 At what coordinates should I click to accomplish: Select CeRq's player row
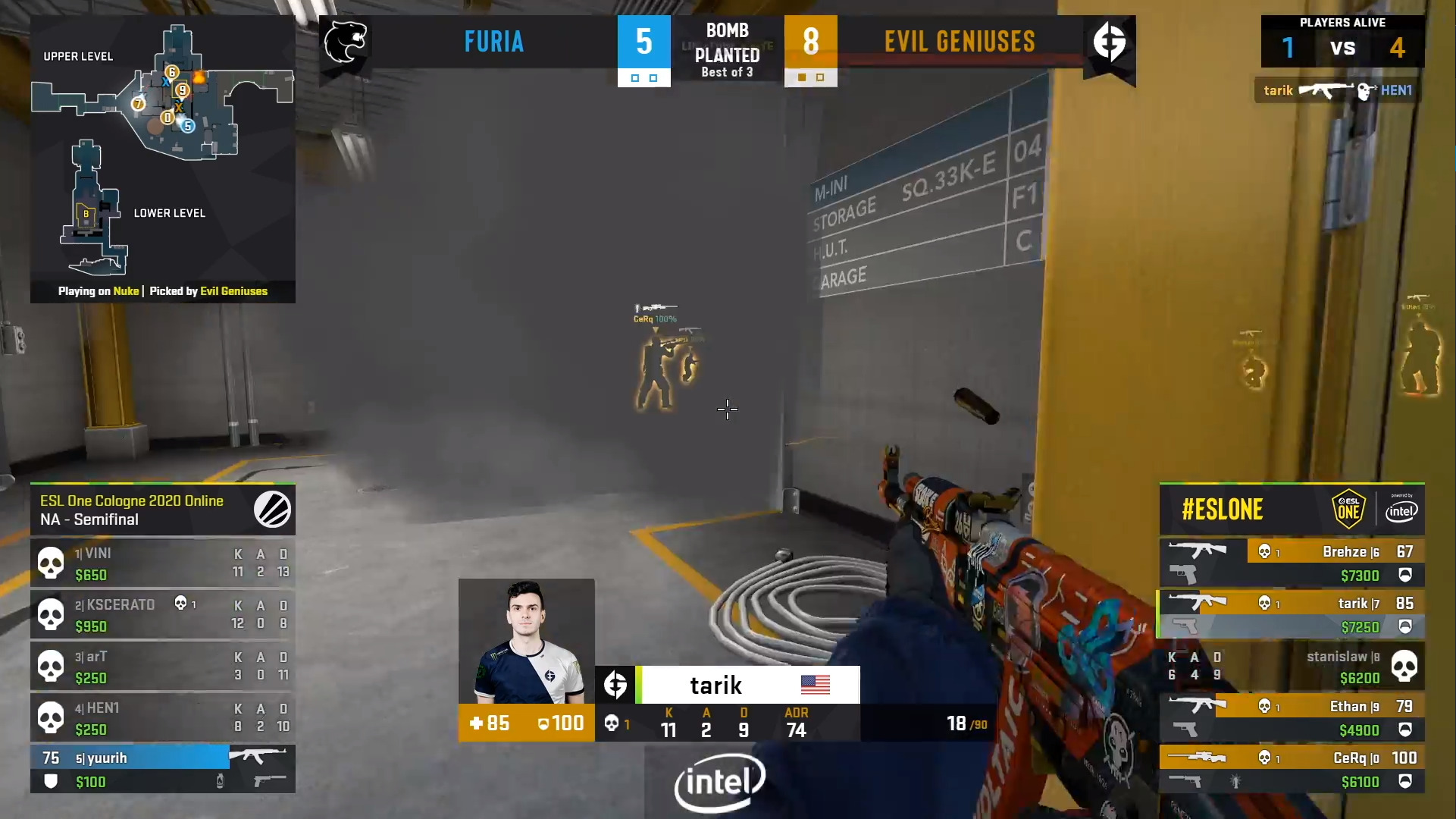(1292, 769)
